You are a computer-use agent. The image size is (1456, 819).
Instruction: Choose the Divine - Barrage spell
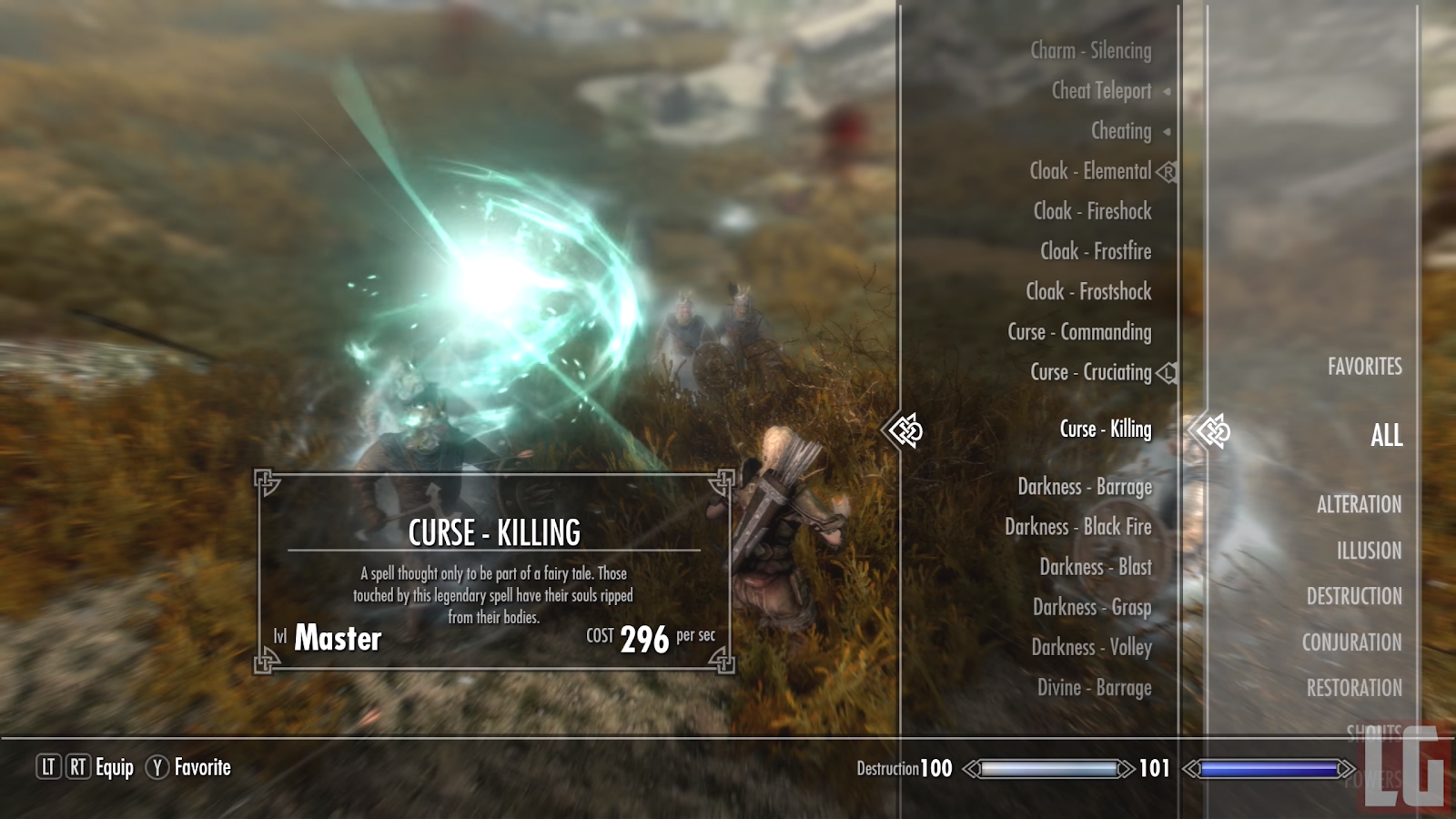[1094, 688]
